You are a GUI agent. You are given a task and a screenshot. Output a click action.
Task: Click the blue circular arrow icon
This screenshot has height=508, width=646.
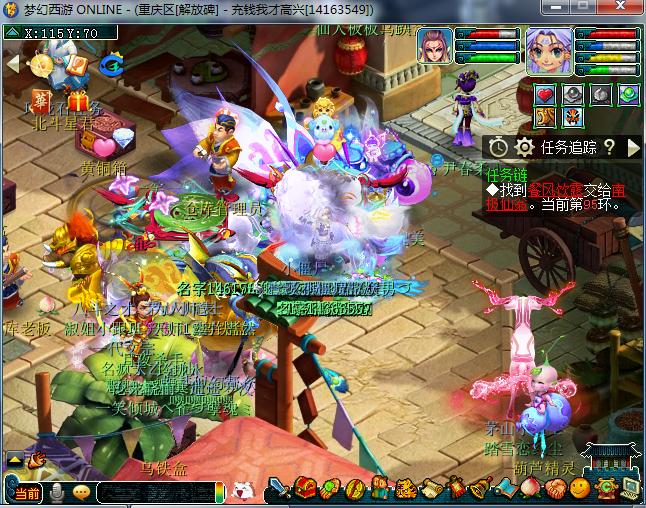pyautogui.click(x=111, y=65)
